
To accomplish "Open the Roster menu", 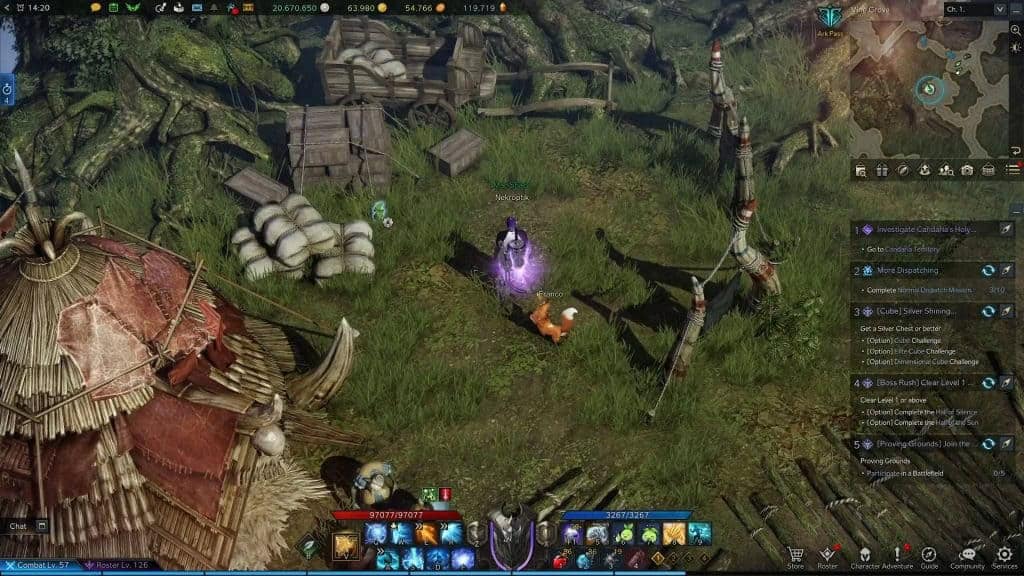I will [828, 555].
